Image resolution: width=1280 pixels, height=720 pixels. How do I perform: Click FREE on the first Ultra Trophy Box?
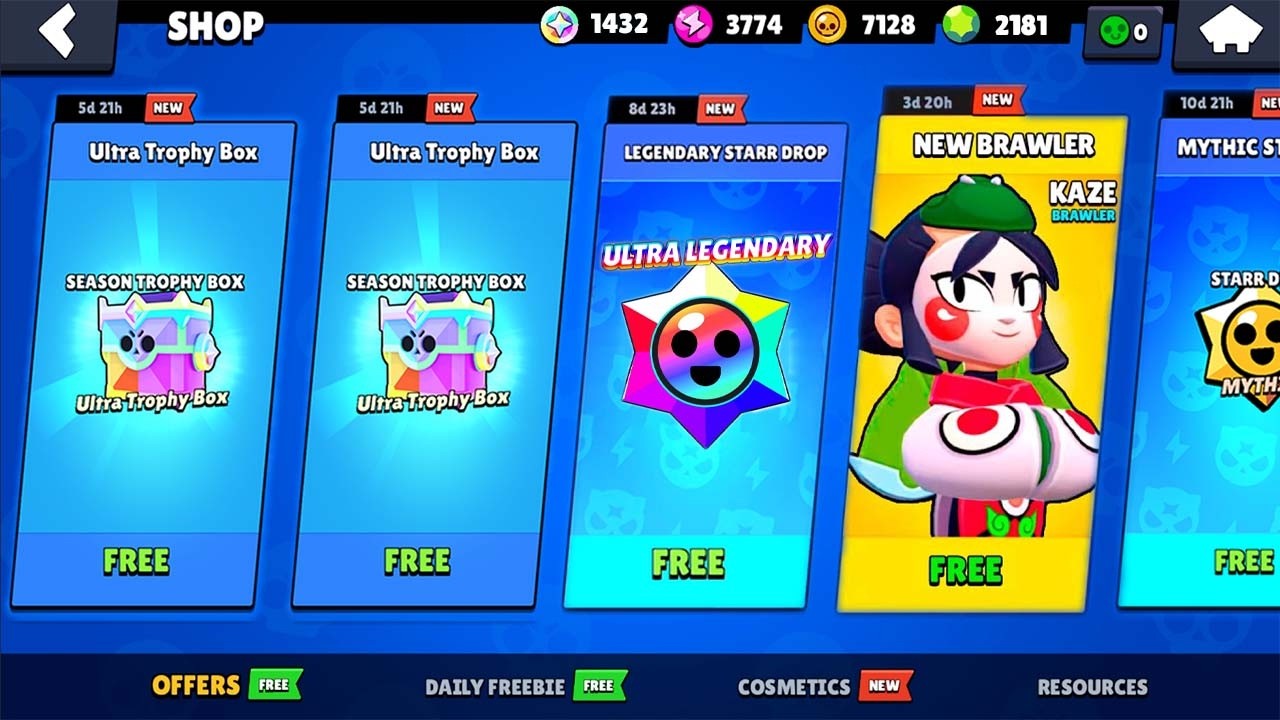(x=135, y=561)
